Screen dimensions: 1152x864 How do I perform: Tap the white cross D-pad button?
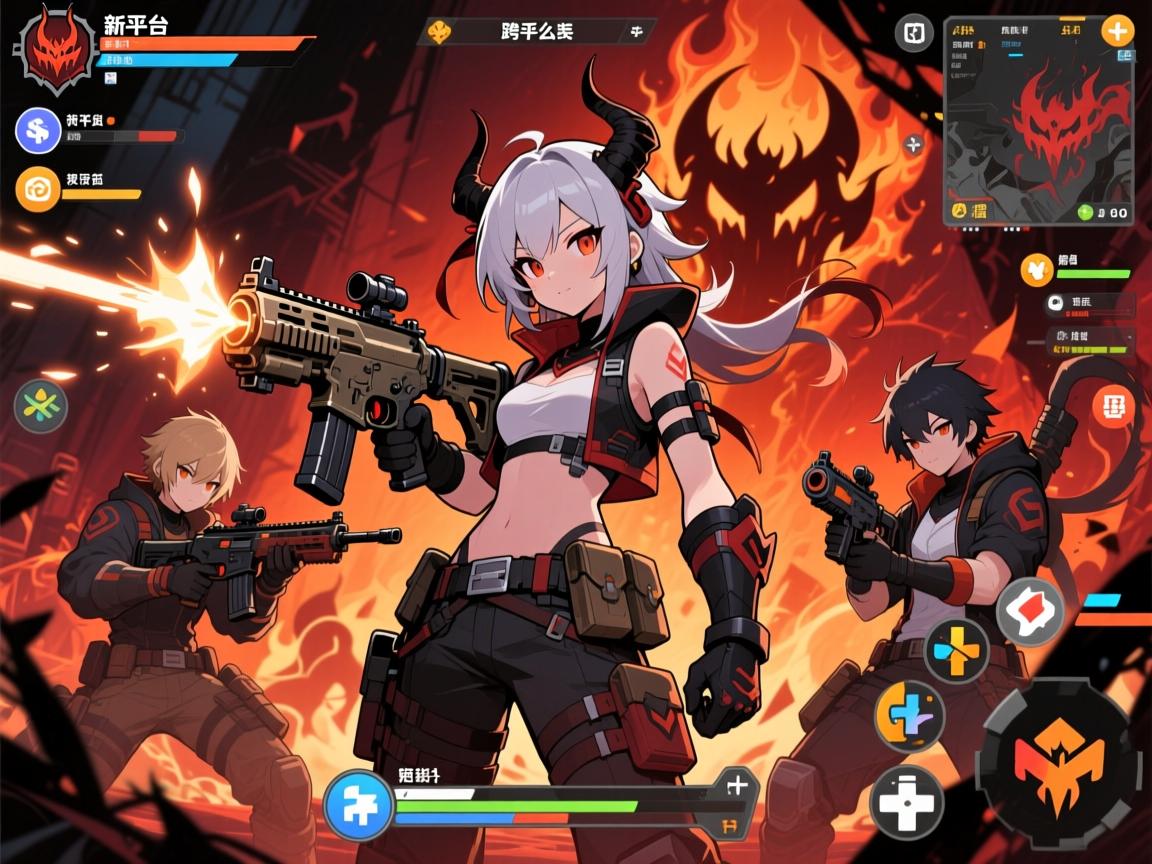click(x=907, y=800)
